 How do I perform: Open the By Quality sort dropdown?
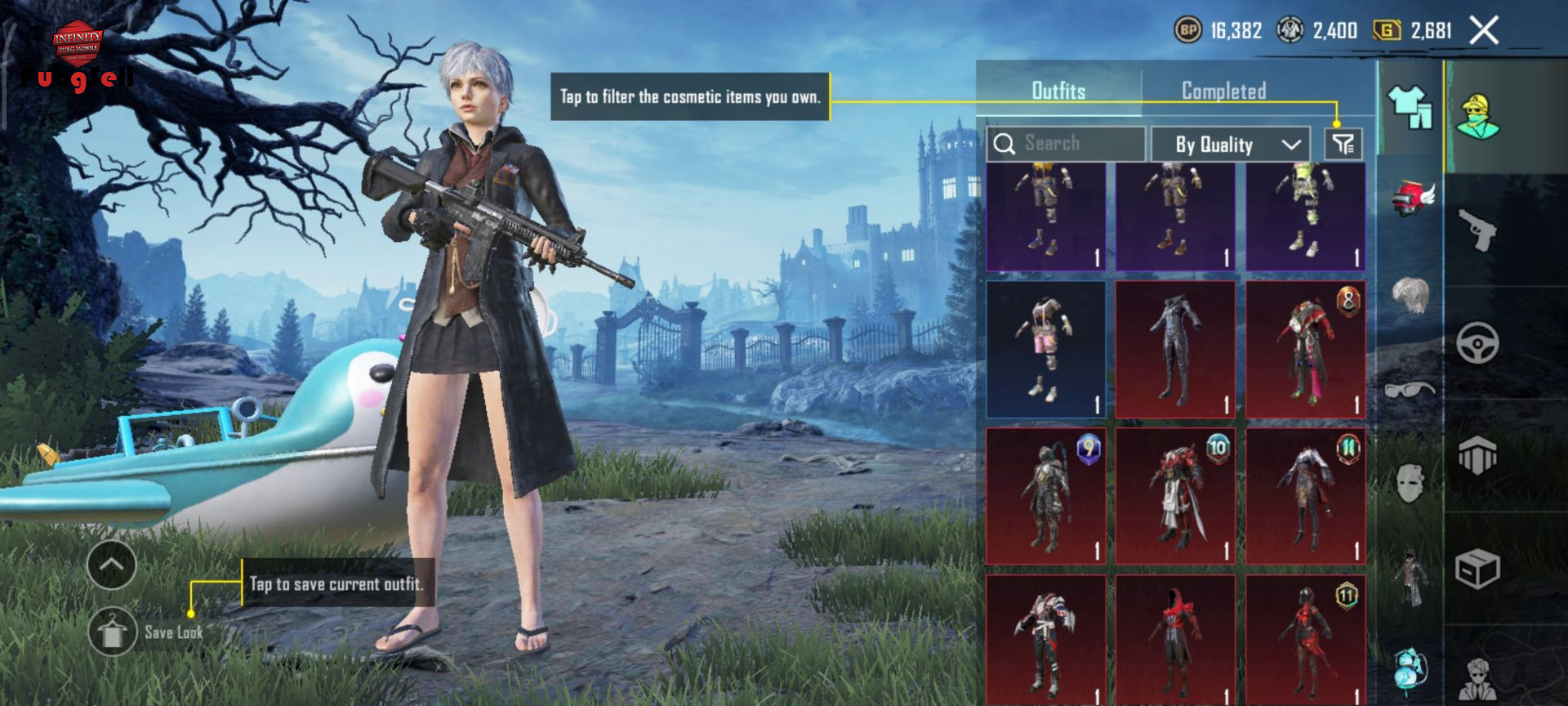point(1231,145)
